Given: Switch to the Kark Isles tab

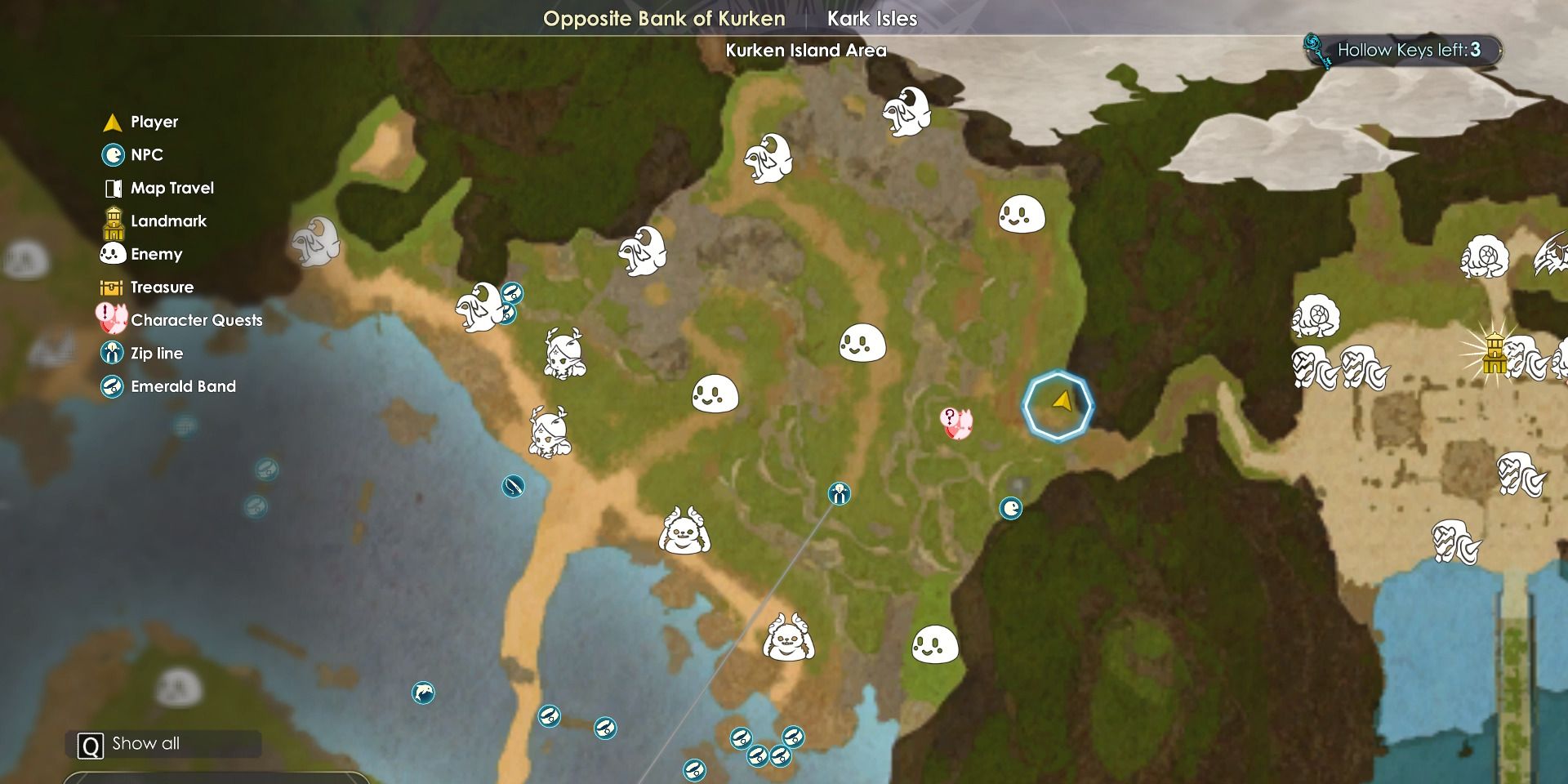Looking at the screenshot, I should [x=871, y=19].
